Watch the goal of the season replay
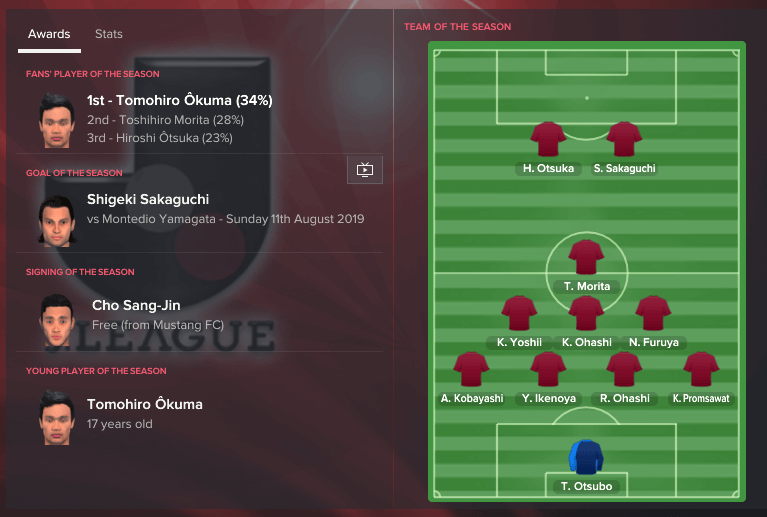Screen dimensions: 767x517 365,170
